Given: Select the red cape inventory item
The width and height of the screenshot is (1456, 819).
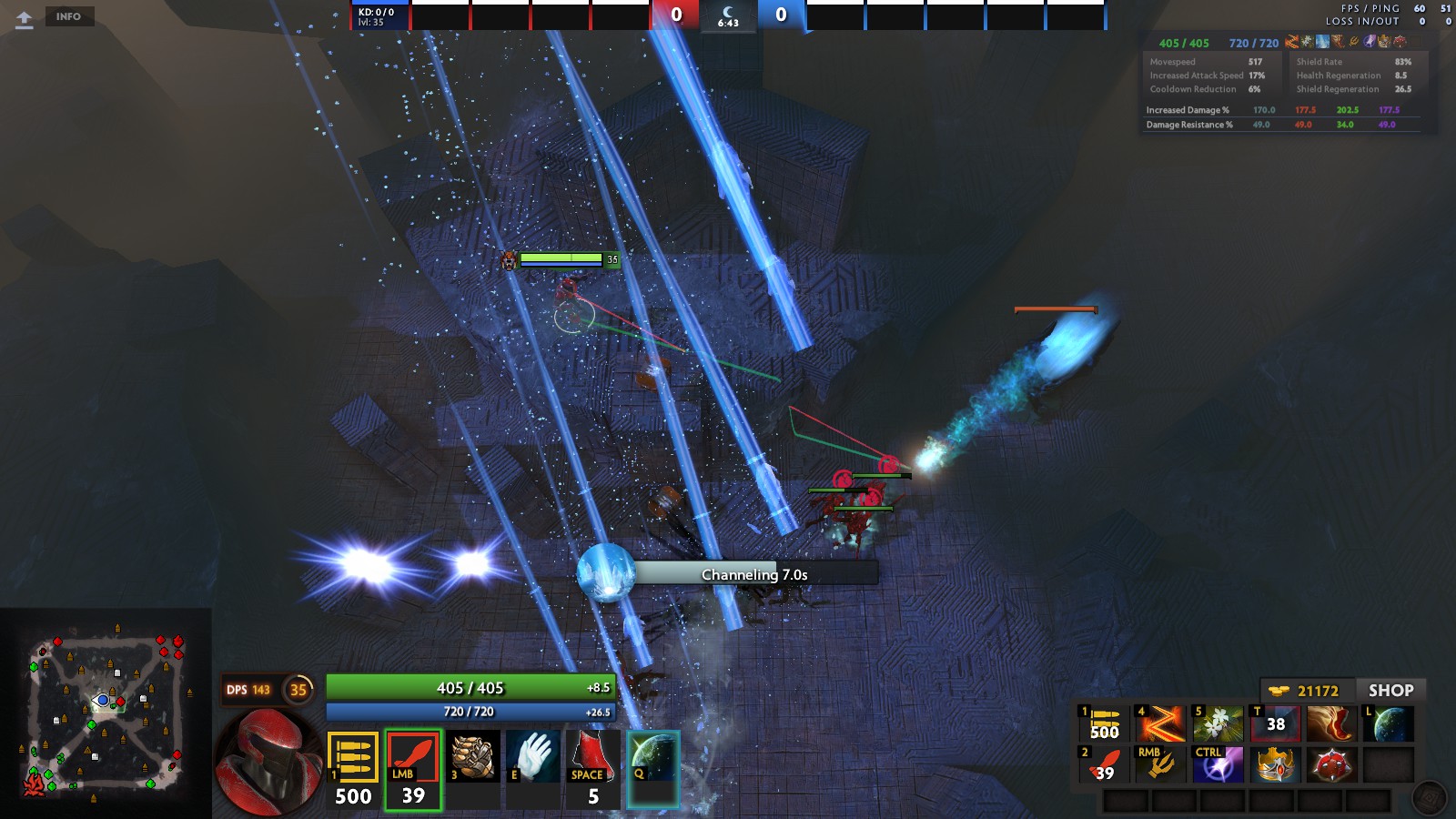Looking at the screenshot, I should tap(1331, 724).
